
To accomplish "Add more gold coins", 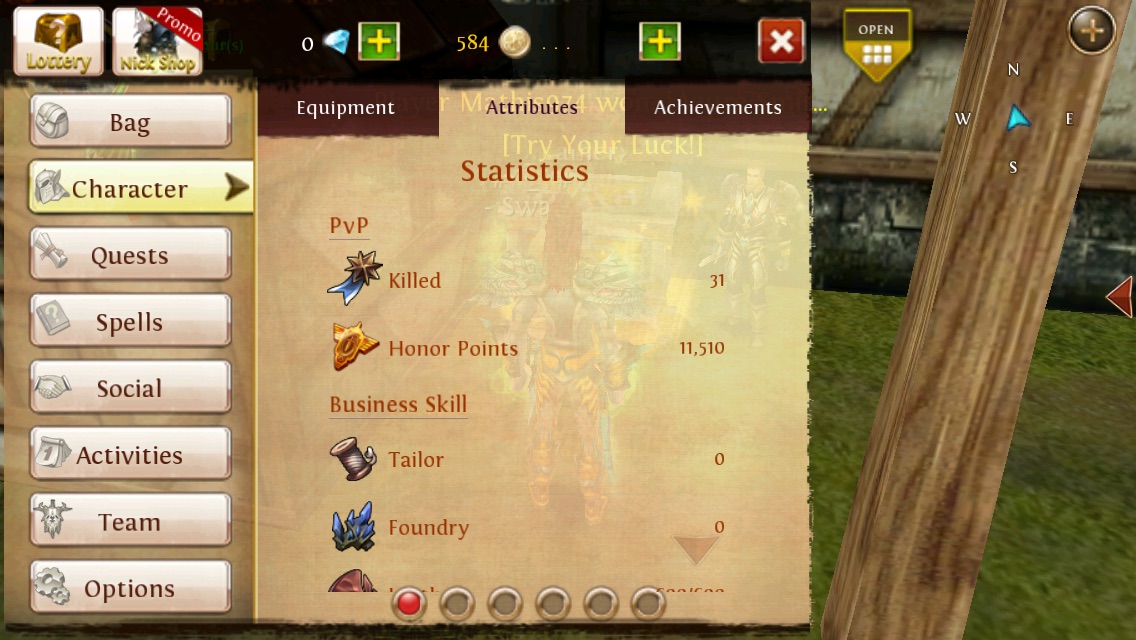I will tap(660, 42).
